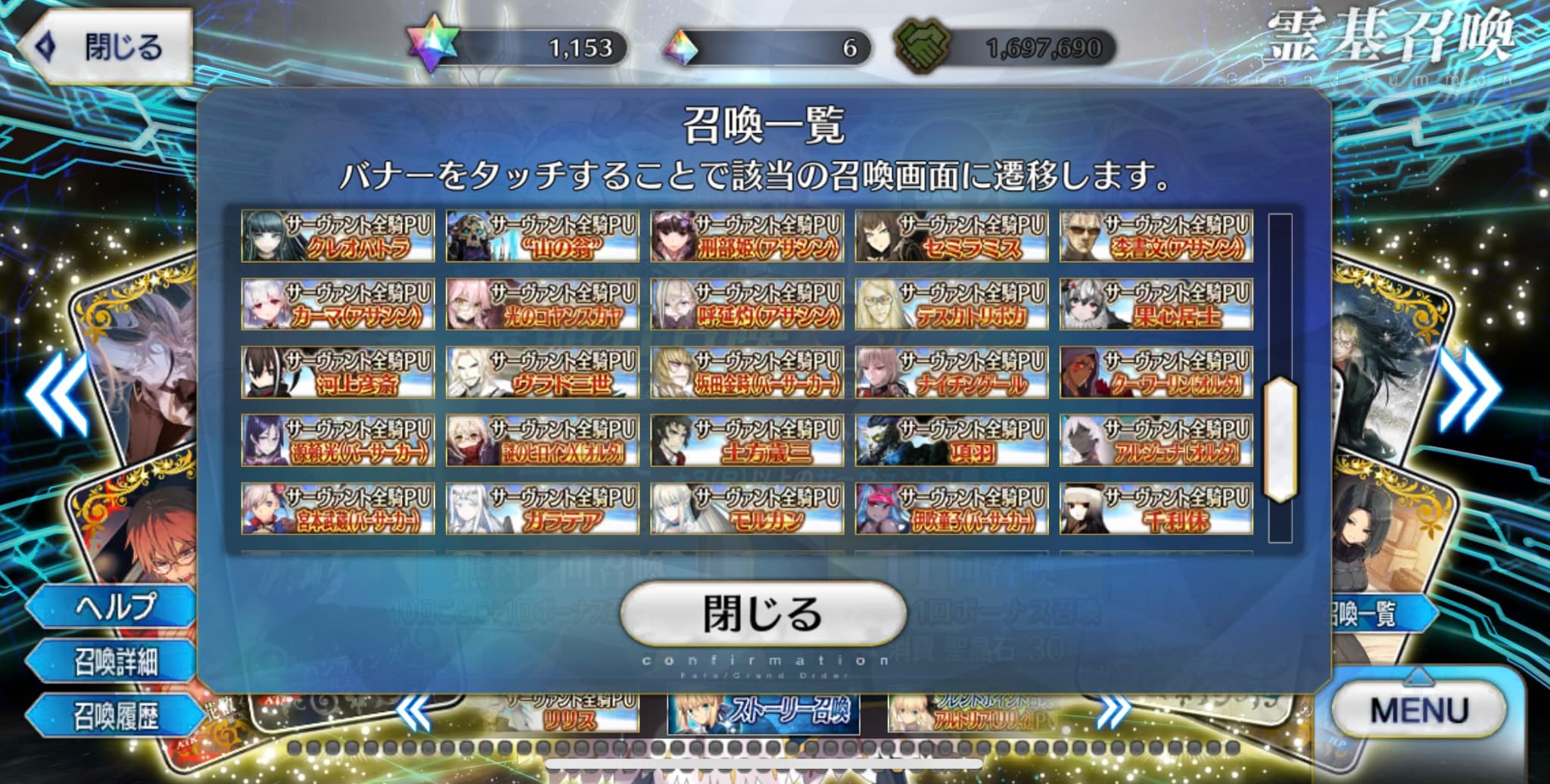The image size is (1550, 784).
Task: Choose the モルガン summon banner
Action: (747, 509)
